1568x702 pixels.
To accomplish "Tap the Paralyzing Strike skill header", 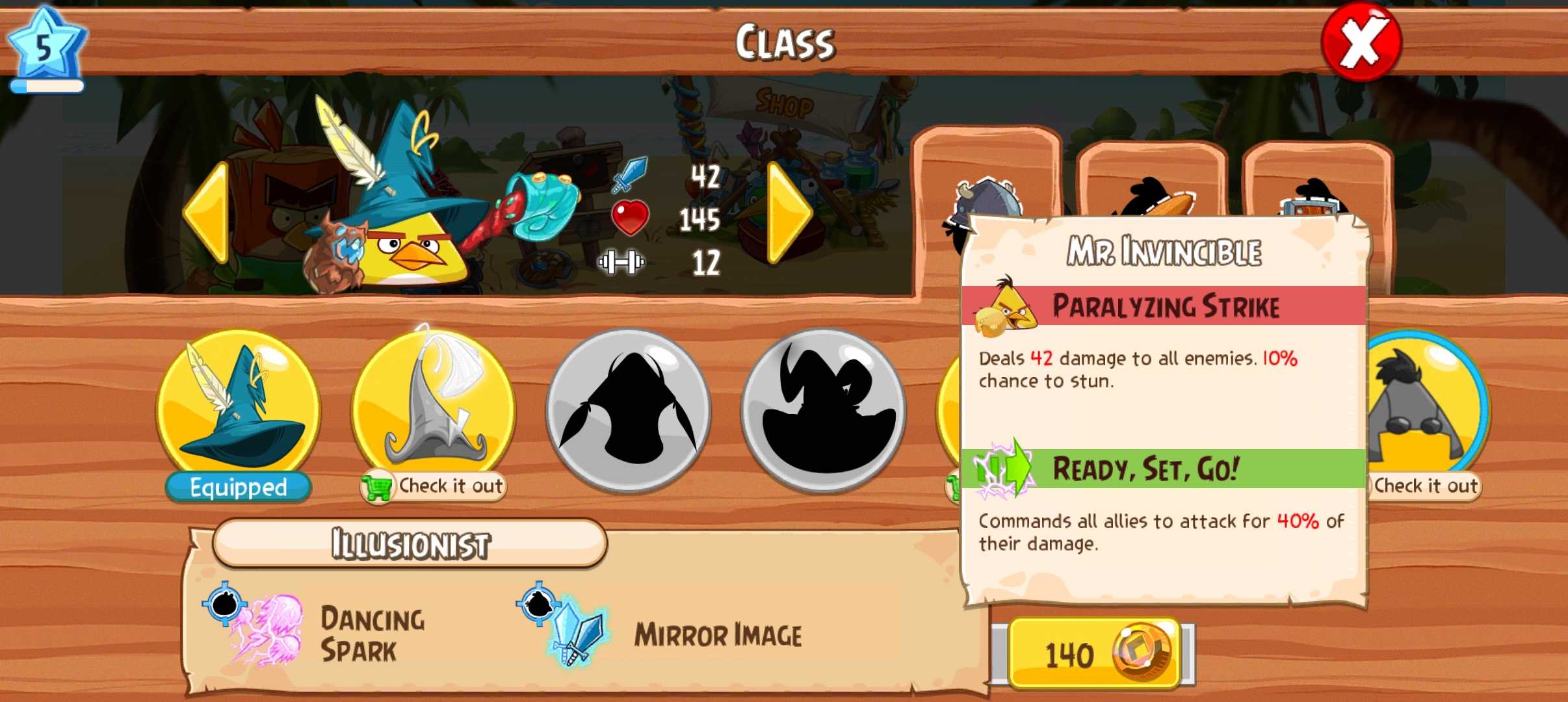I will click(x=1164, y=306).
